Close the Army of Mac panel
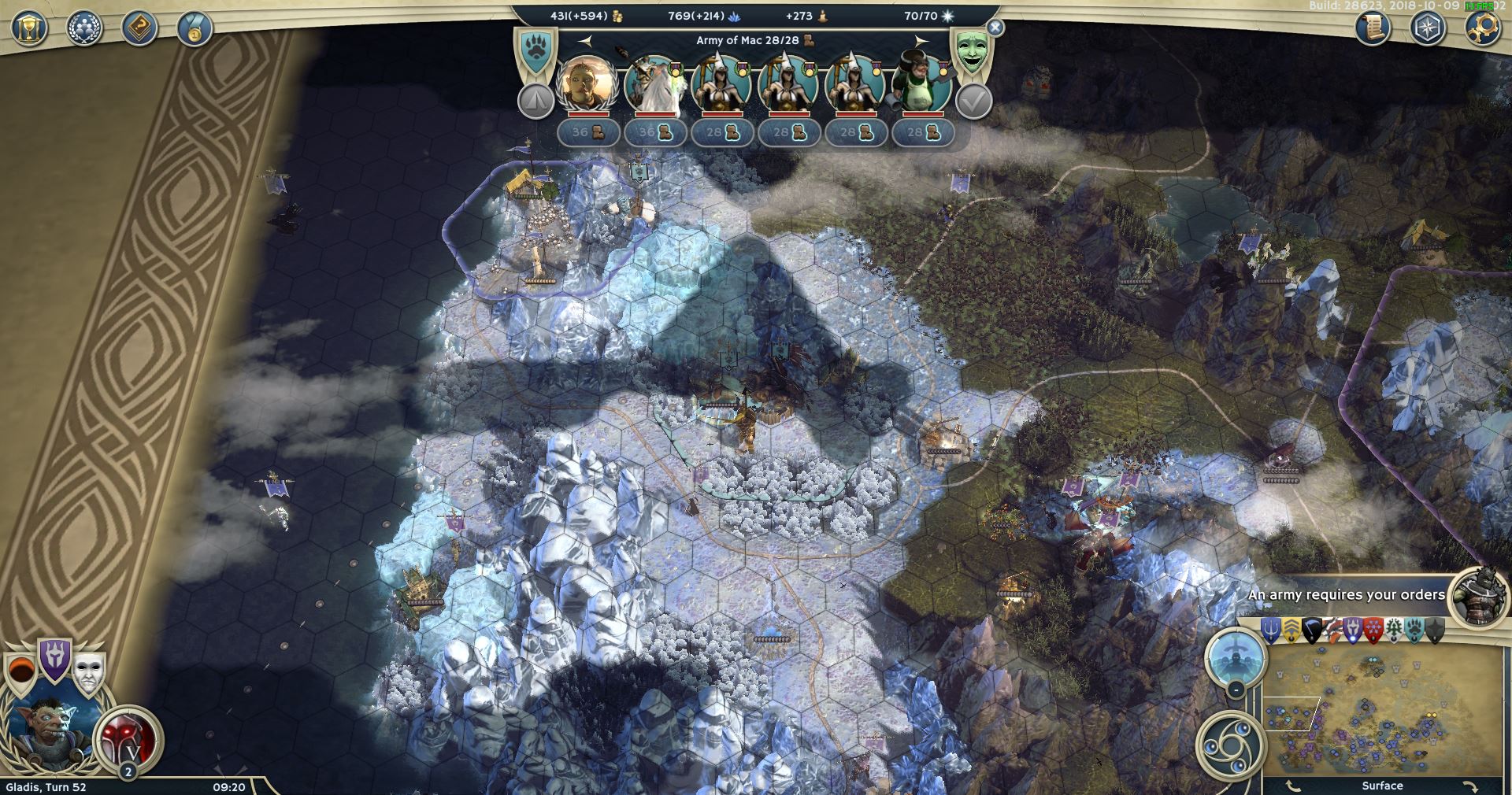This screenshot has width=1512, height=795. pos(995,28)
